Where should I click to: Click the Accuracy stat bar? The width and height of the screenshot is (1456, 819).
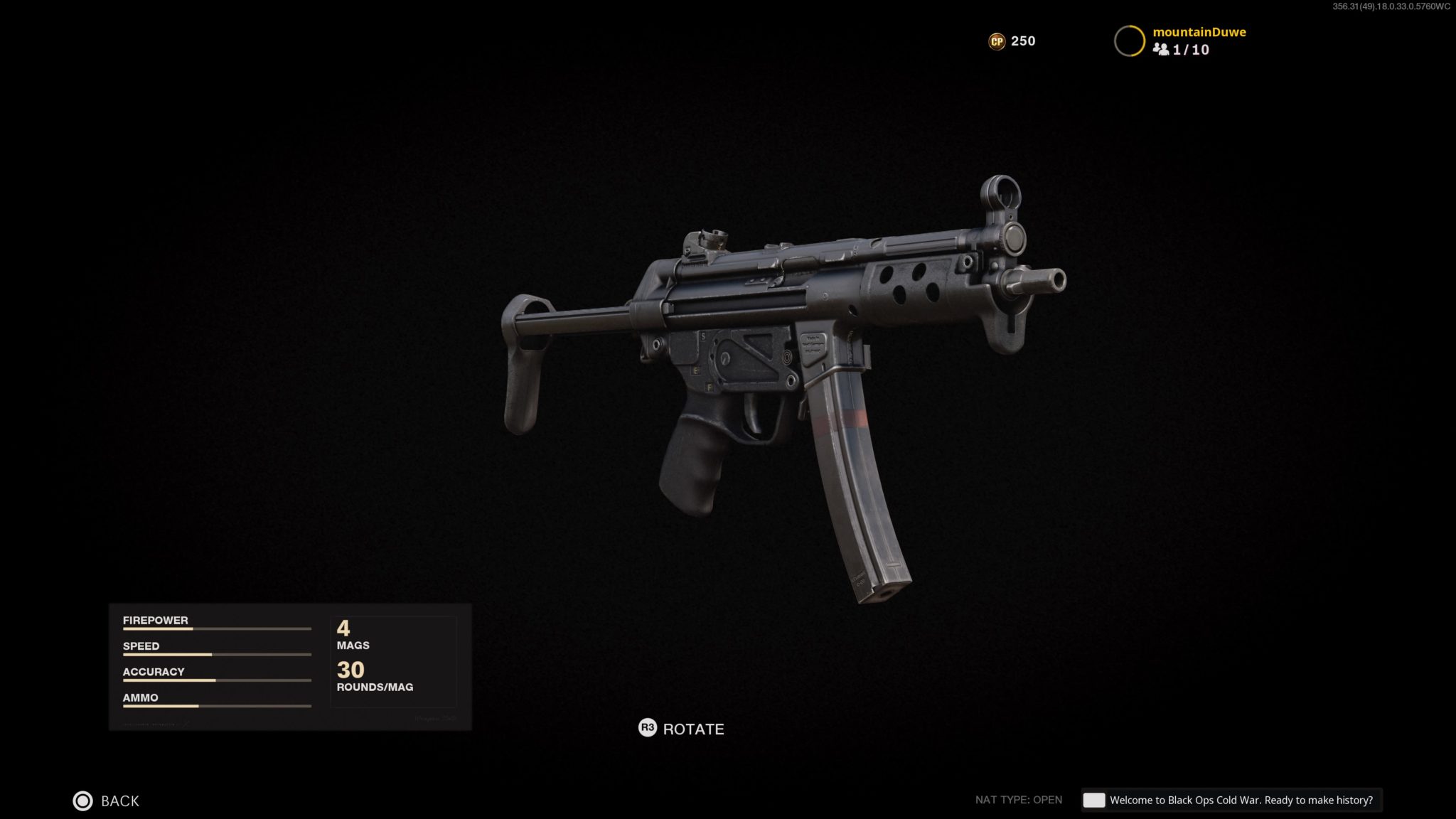click(217, 680)
